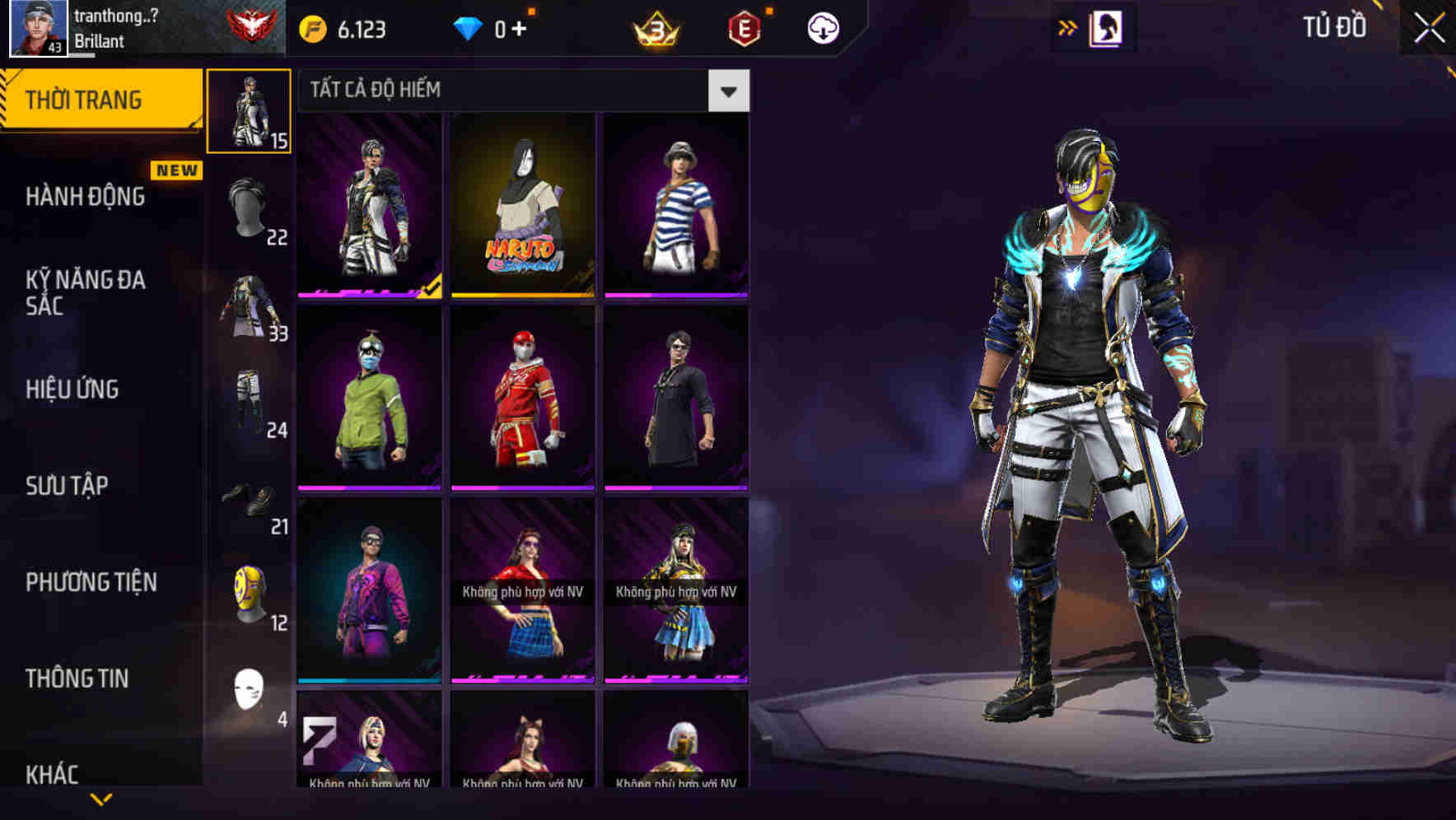
Task: Select the mask category icon
Action: click(x=250, y=595)
